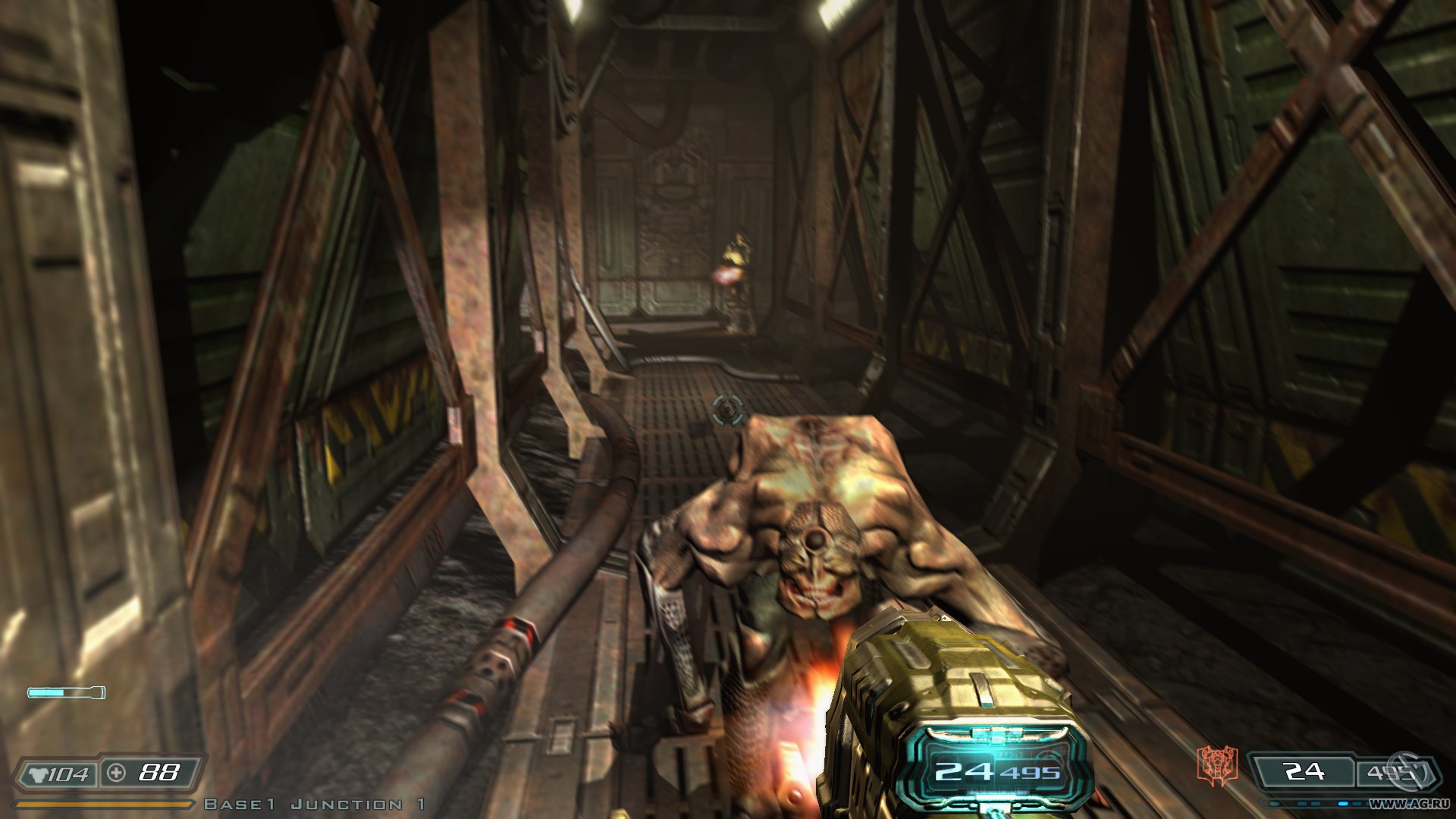Expand the health readout panel
Viewport: 1456px width, 819px height.
click(148, 773)
